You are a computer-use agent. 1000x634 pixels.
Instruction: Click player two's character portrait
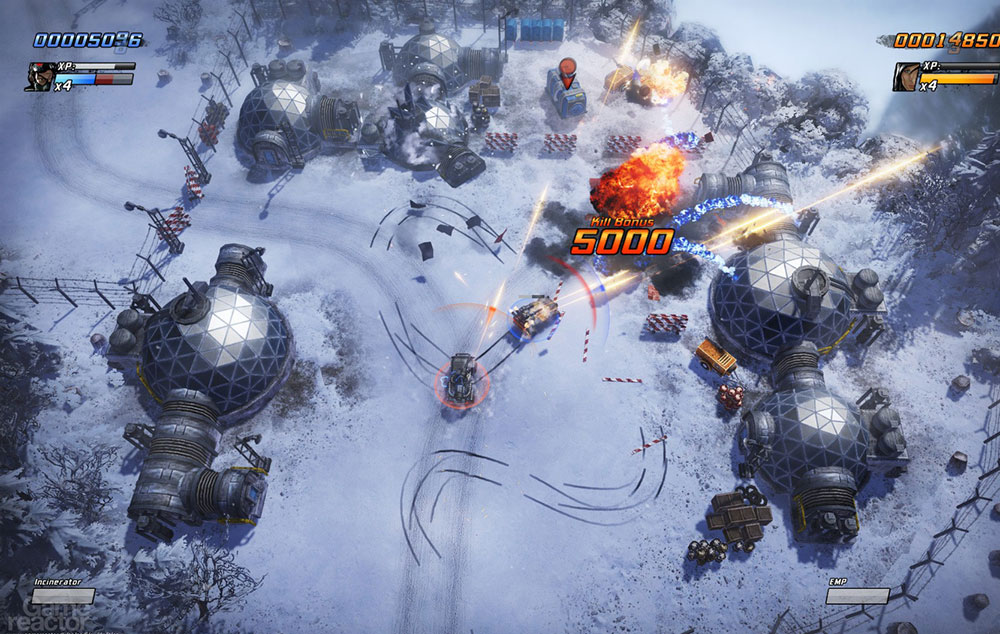pyautogui.click(x=907, y=77)
